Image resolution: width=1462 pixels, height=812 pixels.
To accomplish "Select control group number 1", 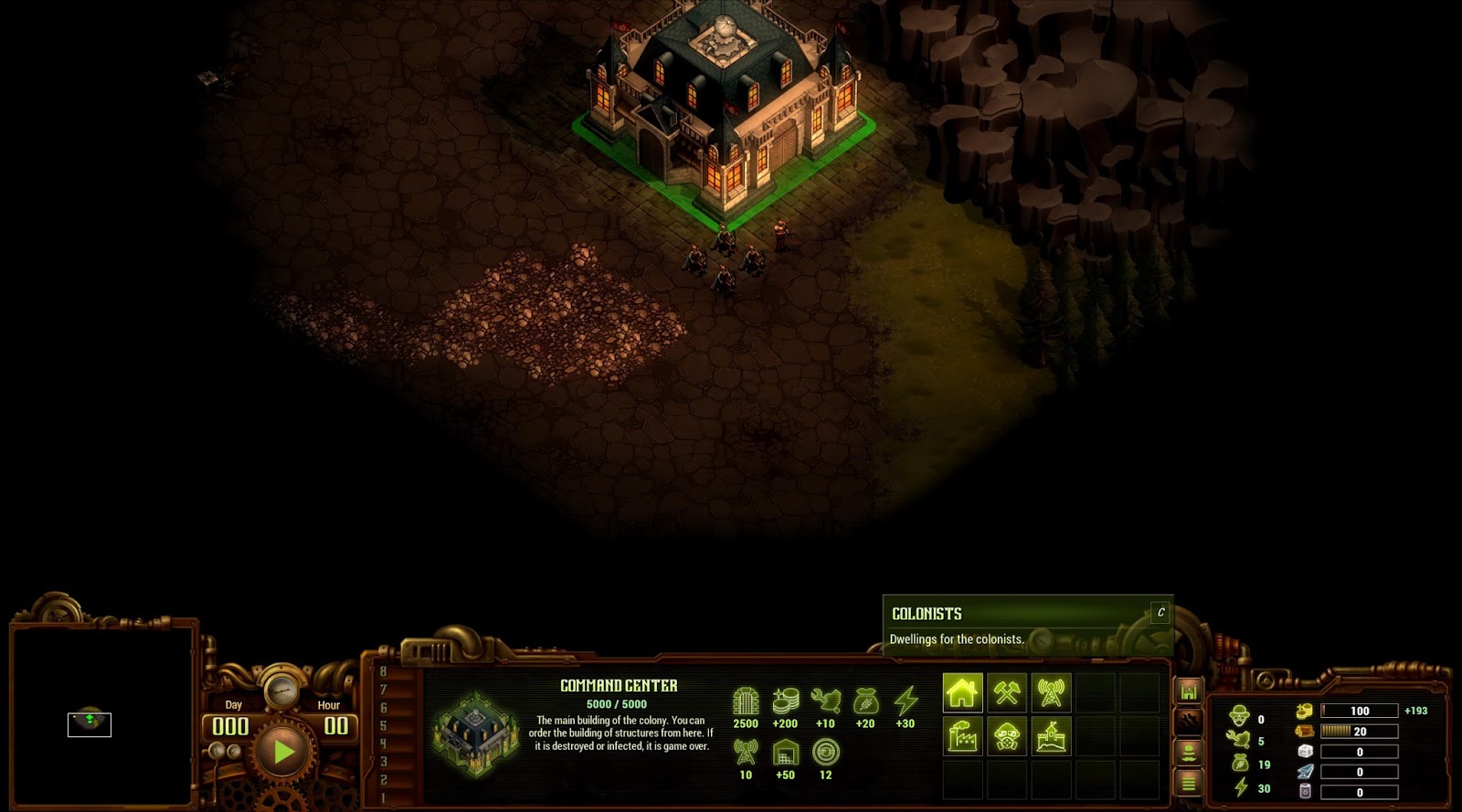I will [x=383, y=797].
